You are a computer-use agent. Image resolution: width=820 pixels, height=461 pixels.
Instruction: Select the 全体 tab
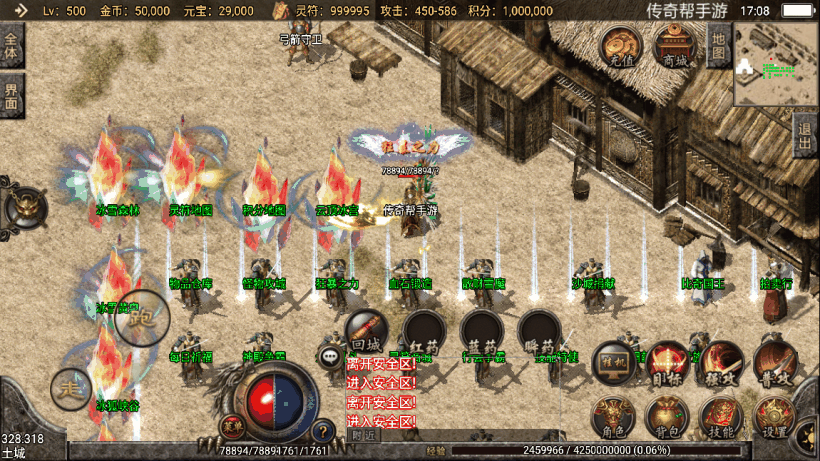(11, 46)
